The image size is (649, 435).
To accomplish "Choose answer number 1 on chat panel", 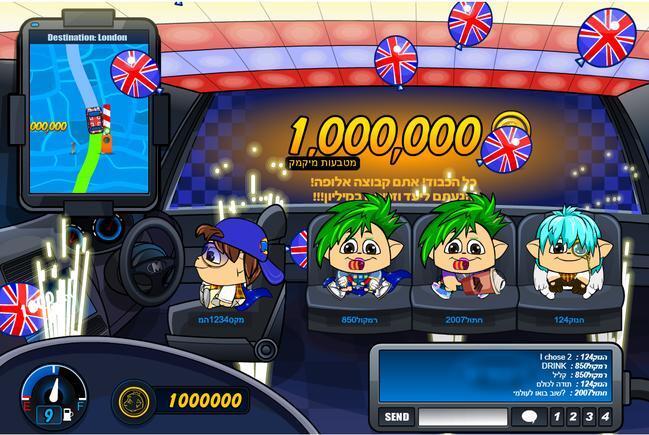I will tap(556, 416).
